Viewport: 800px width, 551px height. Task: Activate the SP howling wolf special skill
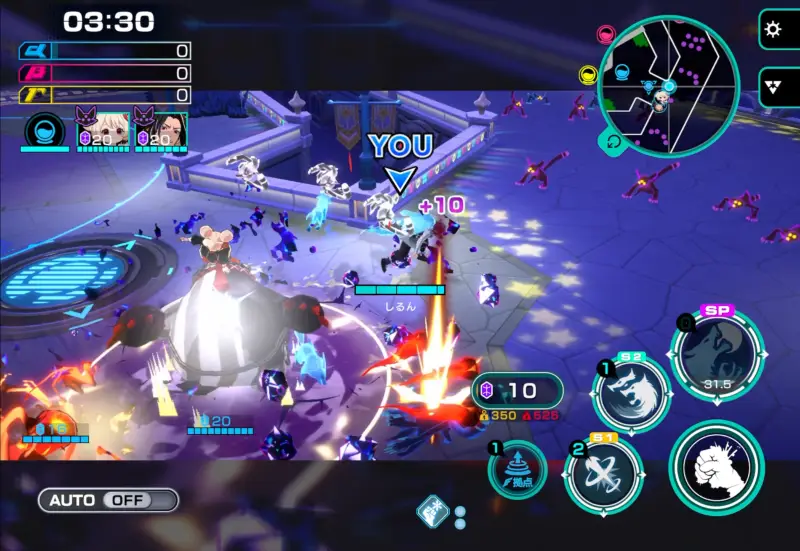pyautogui.click(x=717, y=354)
